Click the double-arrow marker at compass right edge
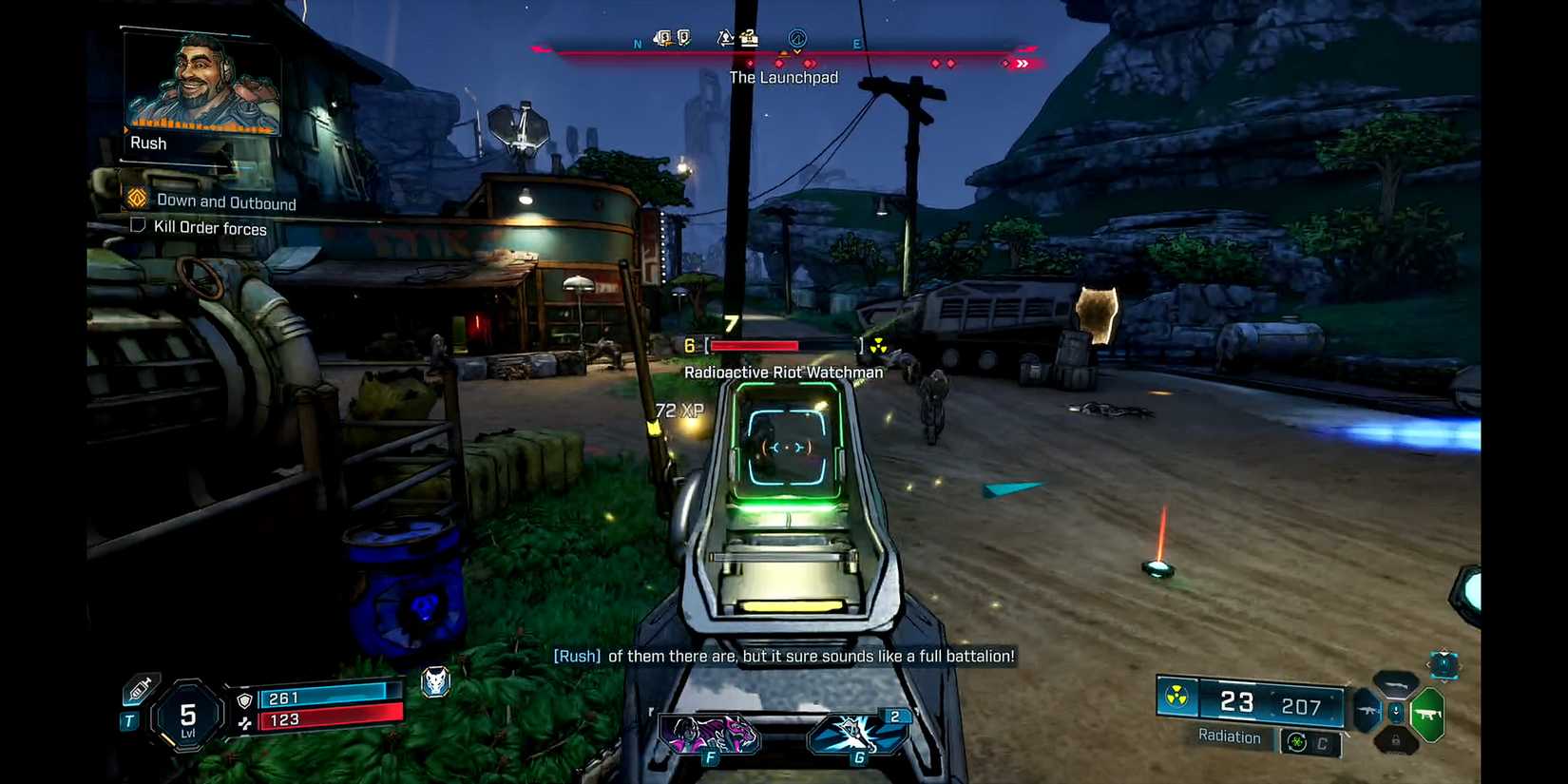 [x=1023, y=64]
